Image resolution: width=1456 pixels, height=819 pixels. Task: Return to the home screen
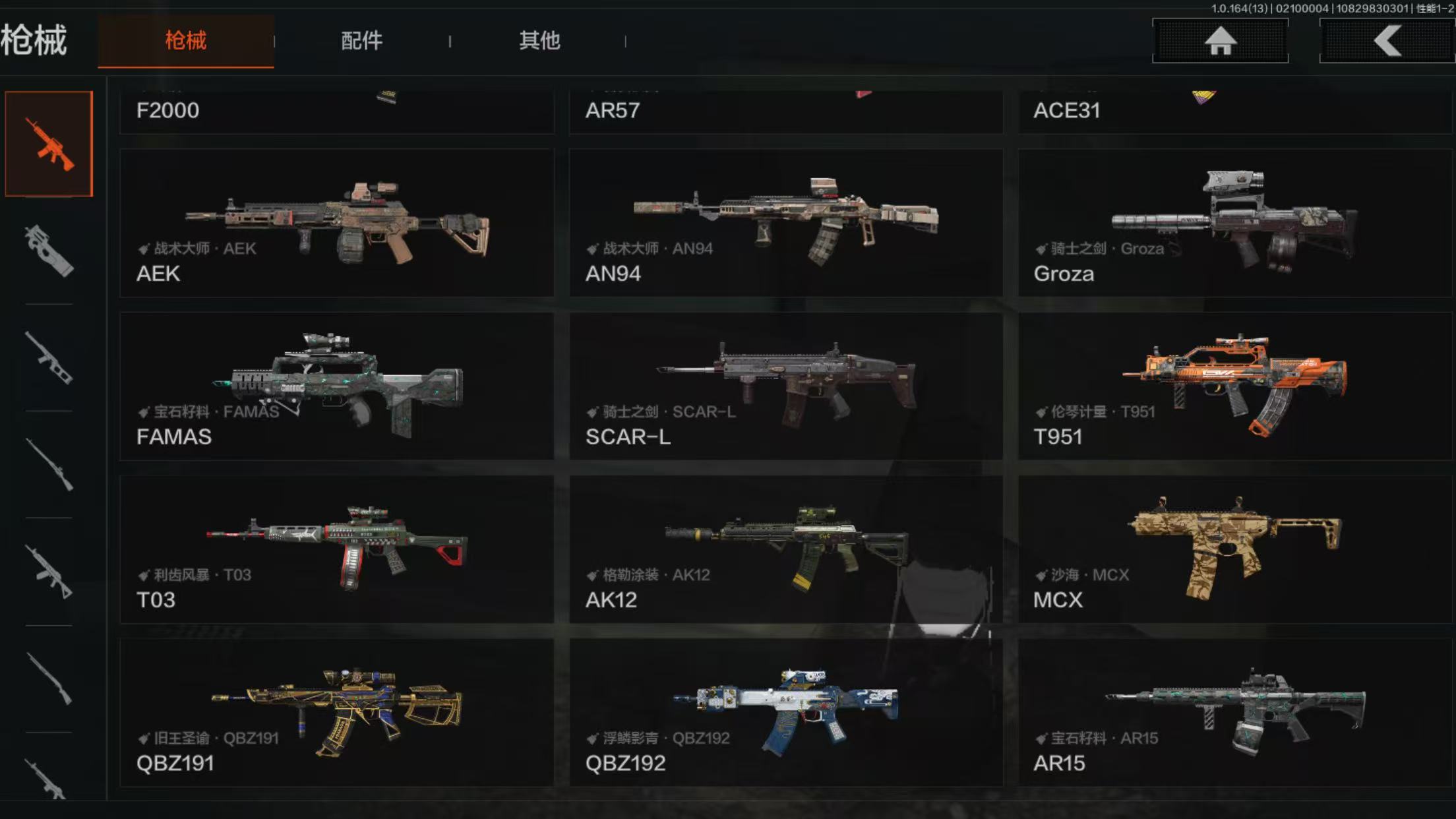point(1220,41)
